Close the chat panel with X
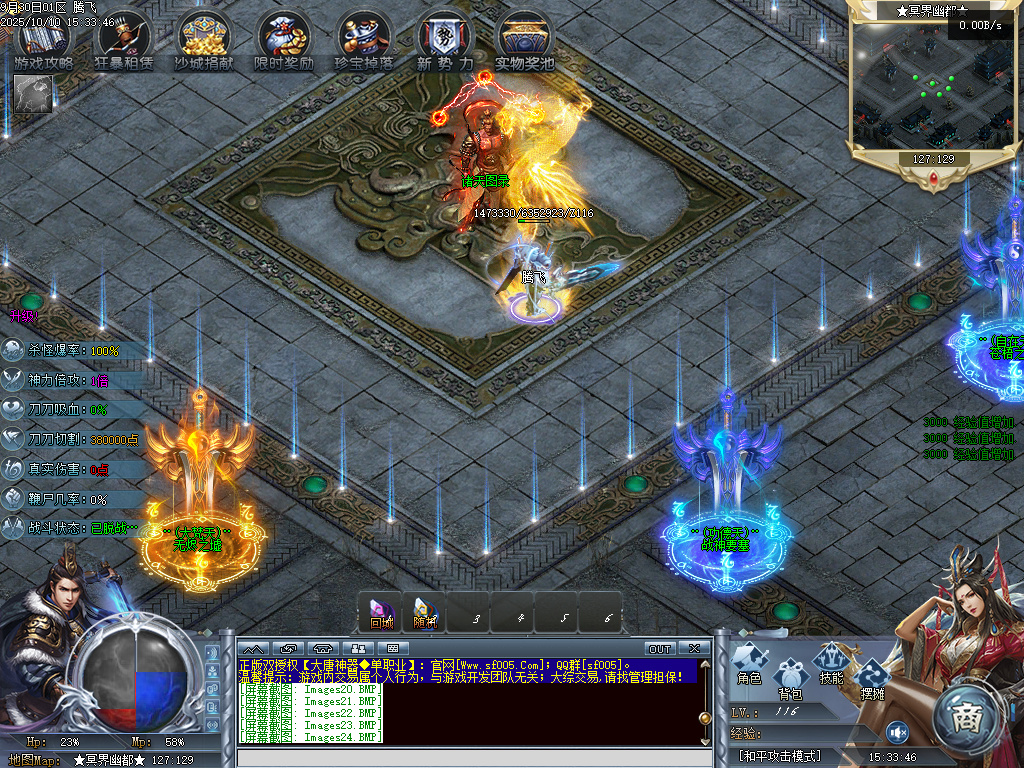The height and width of the screenshot is (768, 1024). (694, 648)
